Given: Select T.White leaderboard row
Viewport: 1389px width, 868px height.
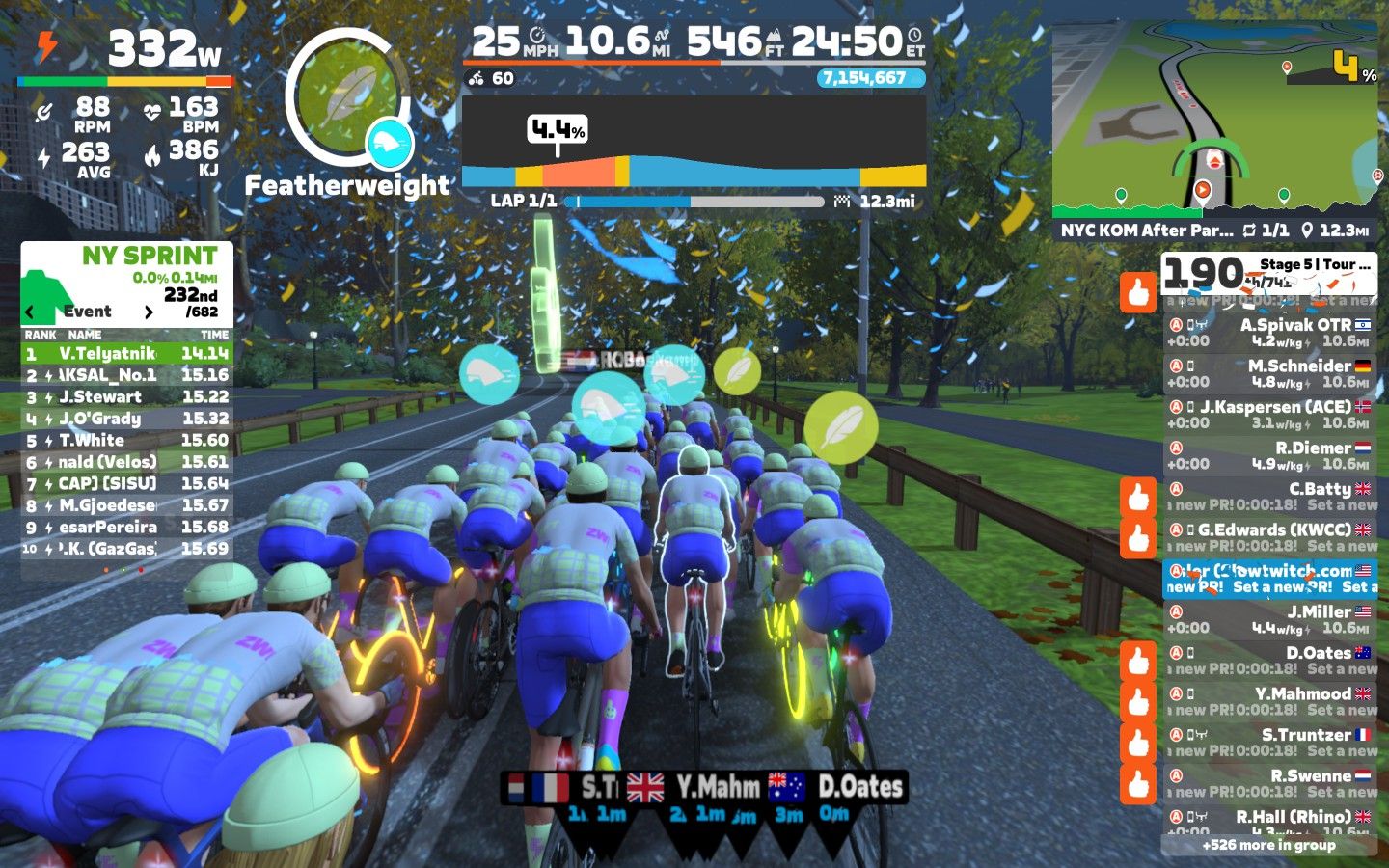Looking at the screenshot, I should tap(126, 441).
